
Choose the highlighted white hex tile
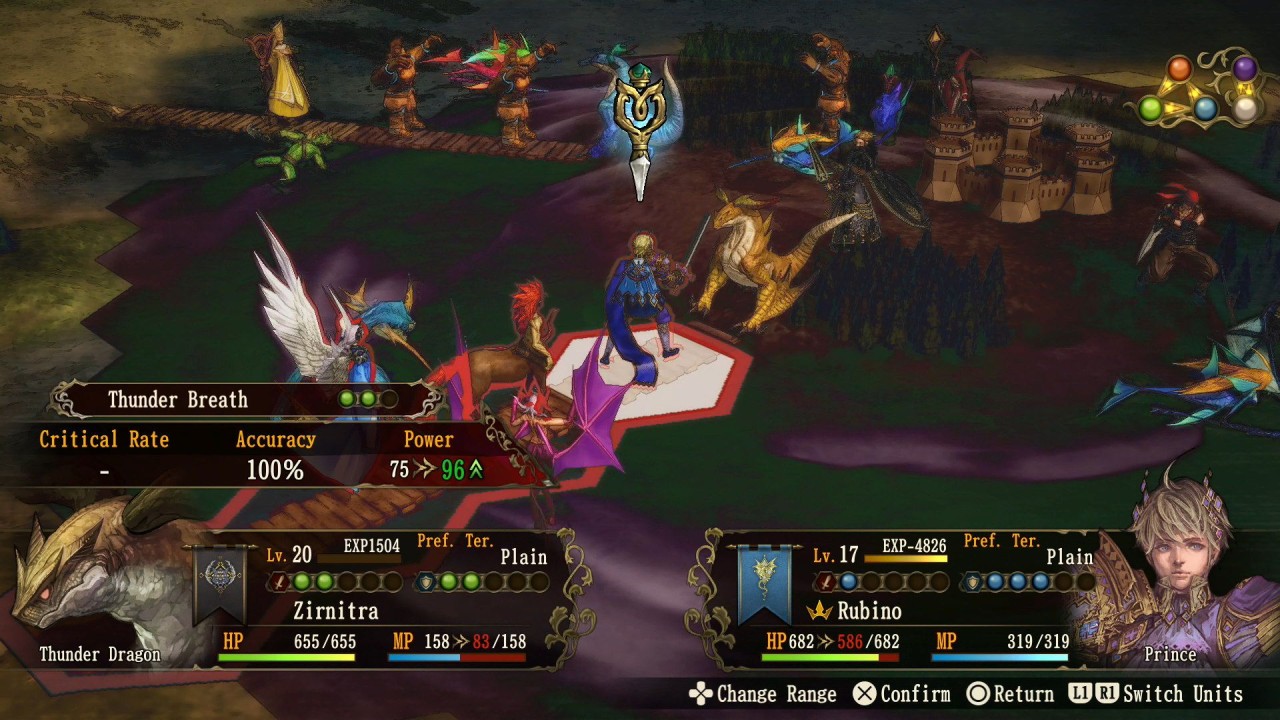[690, 375]
